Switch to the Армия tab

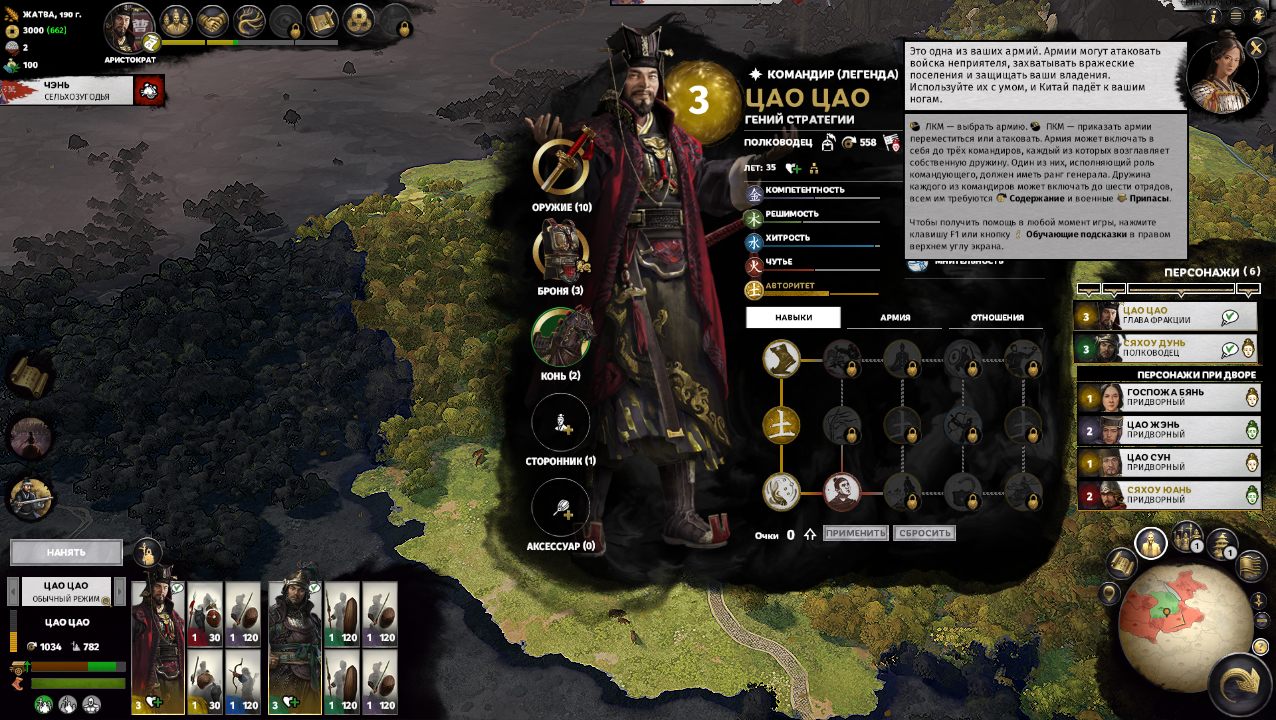(x=895, y=318)
